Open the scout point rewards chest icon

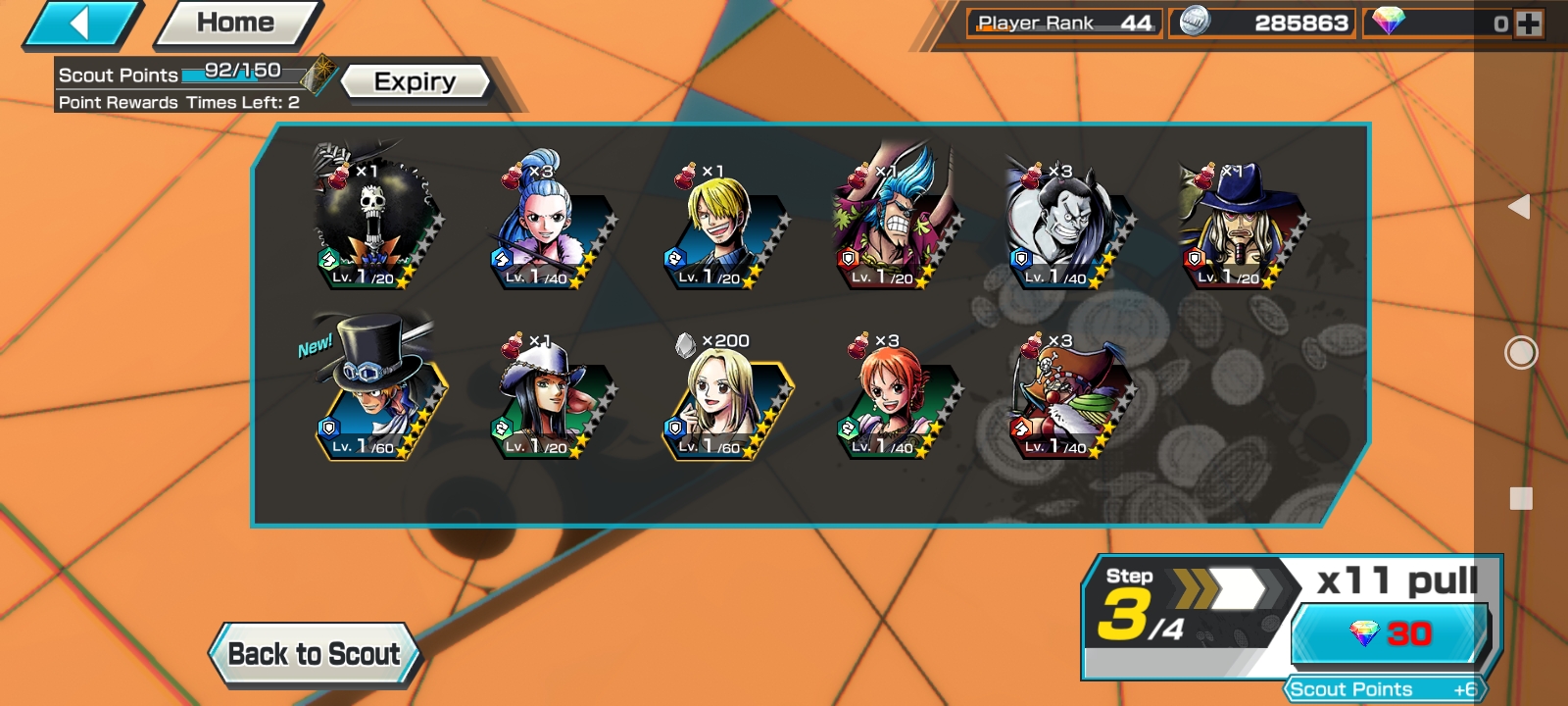[318, 75]
